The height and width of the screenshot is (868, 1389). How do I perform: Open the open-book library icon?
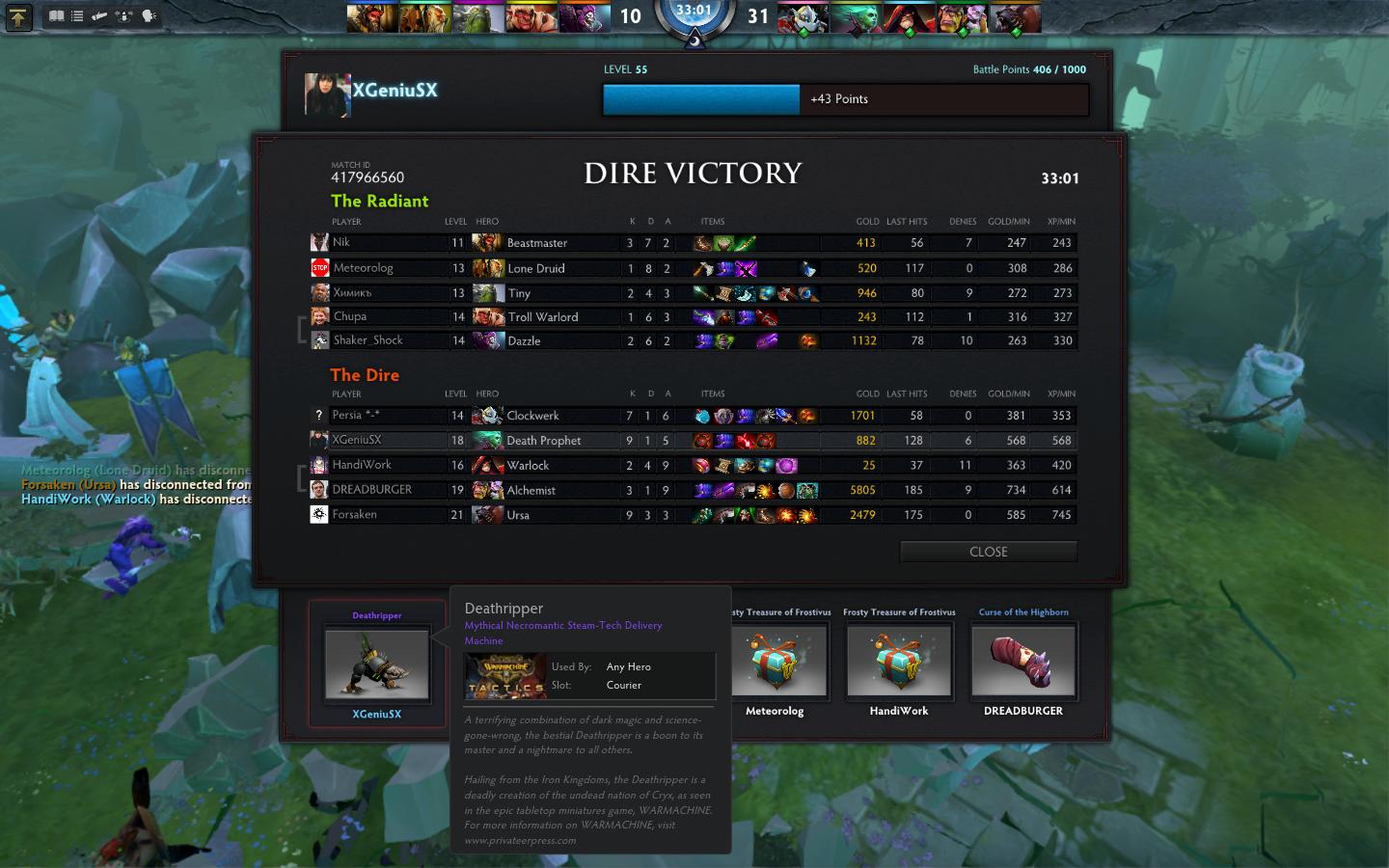click(x=56, y=16)
